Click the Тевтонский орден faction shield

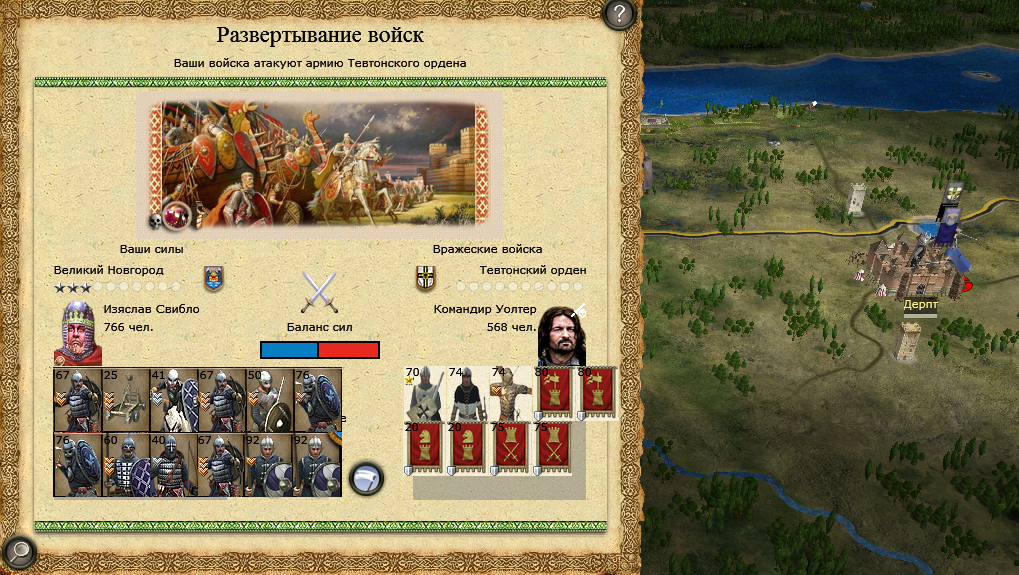tap(425, 278)
